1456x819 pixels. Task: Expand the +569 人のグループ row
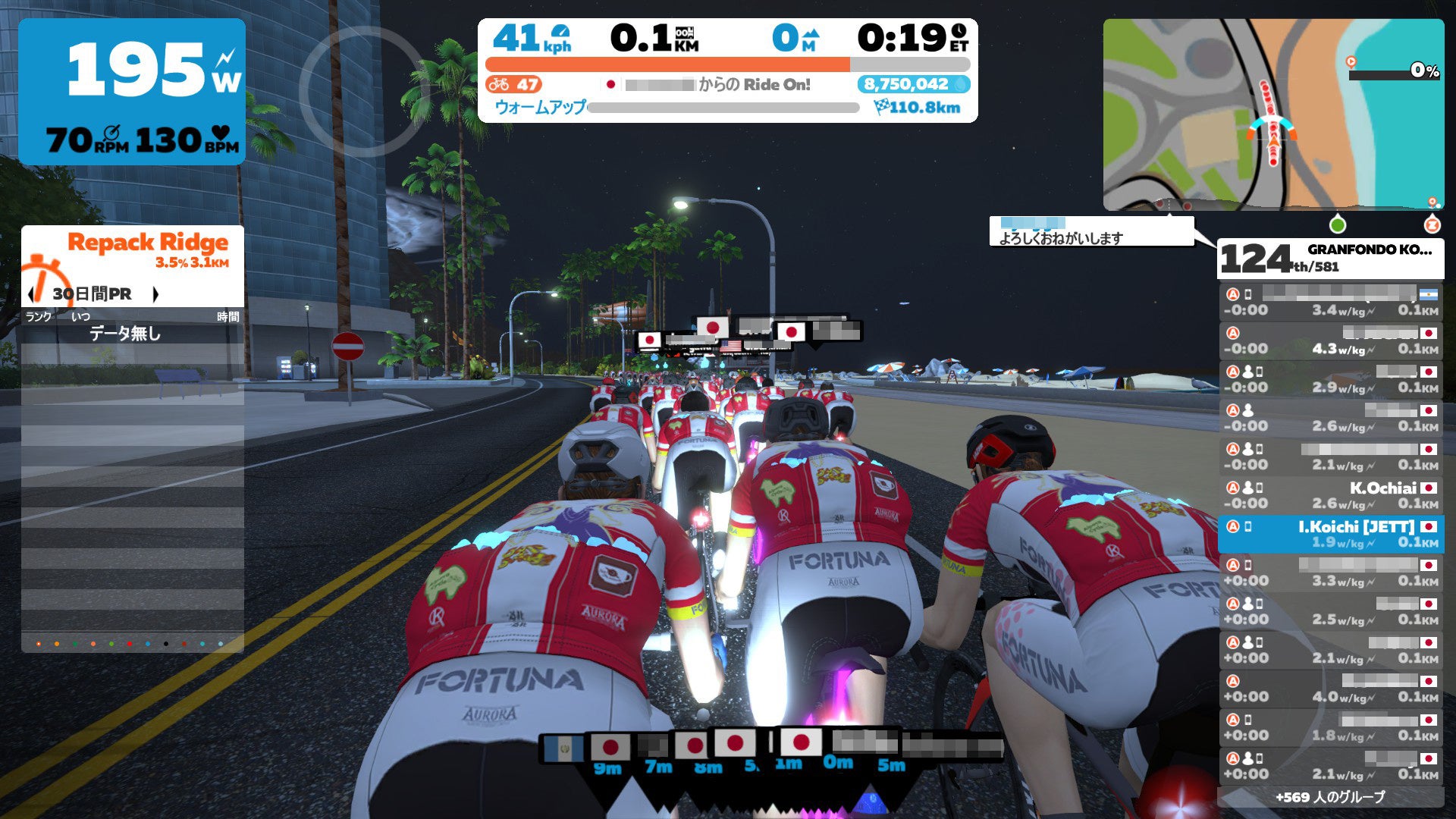1330,797
